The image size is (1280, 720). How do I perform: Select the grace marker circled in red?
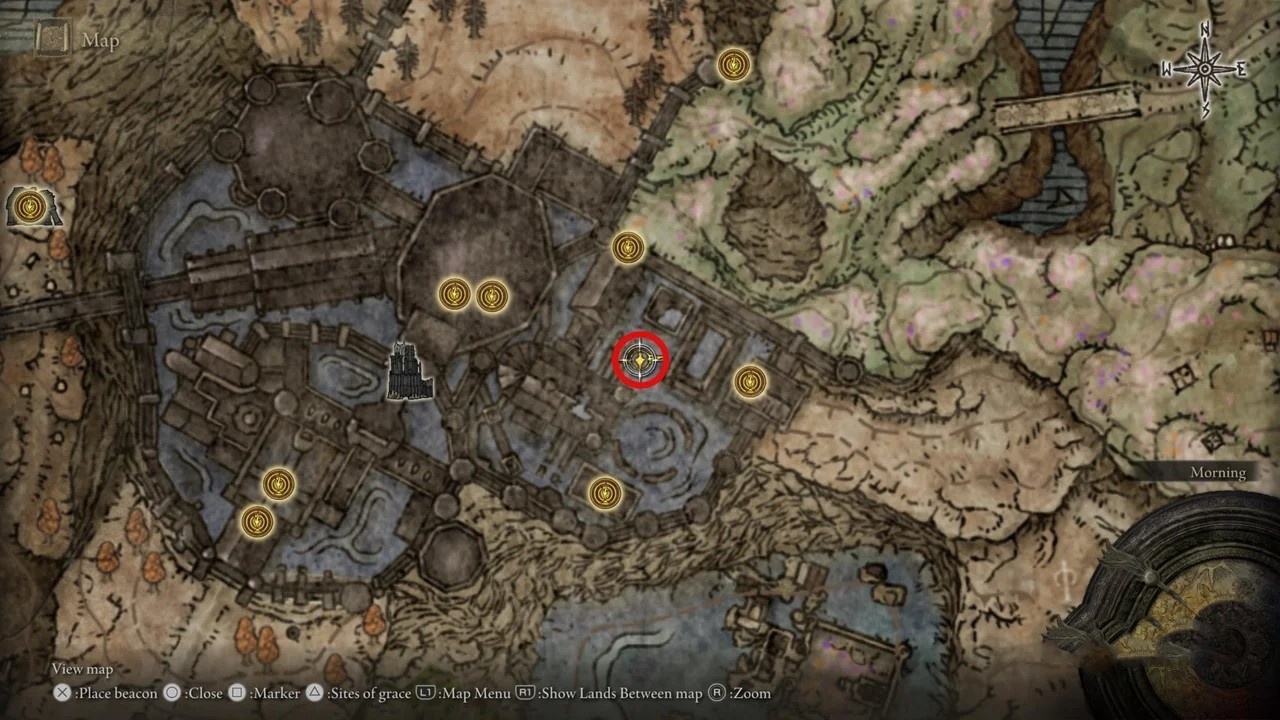tap(640, 360)
